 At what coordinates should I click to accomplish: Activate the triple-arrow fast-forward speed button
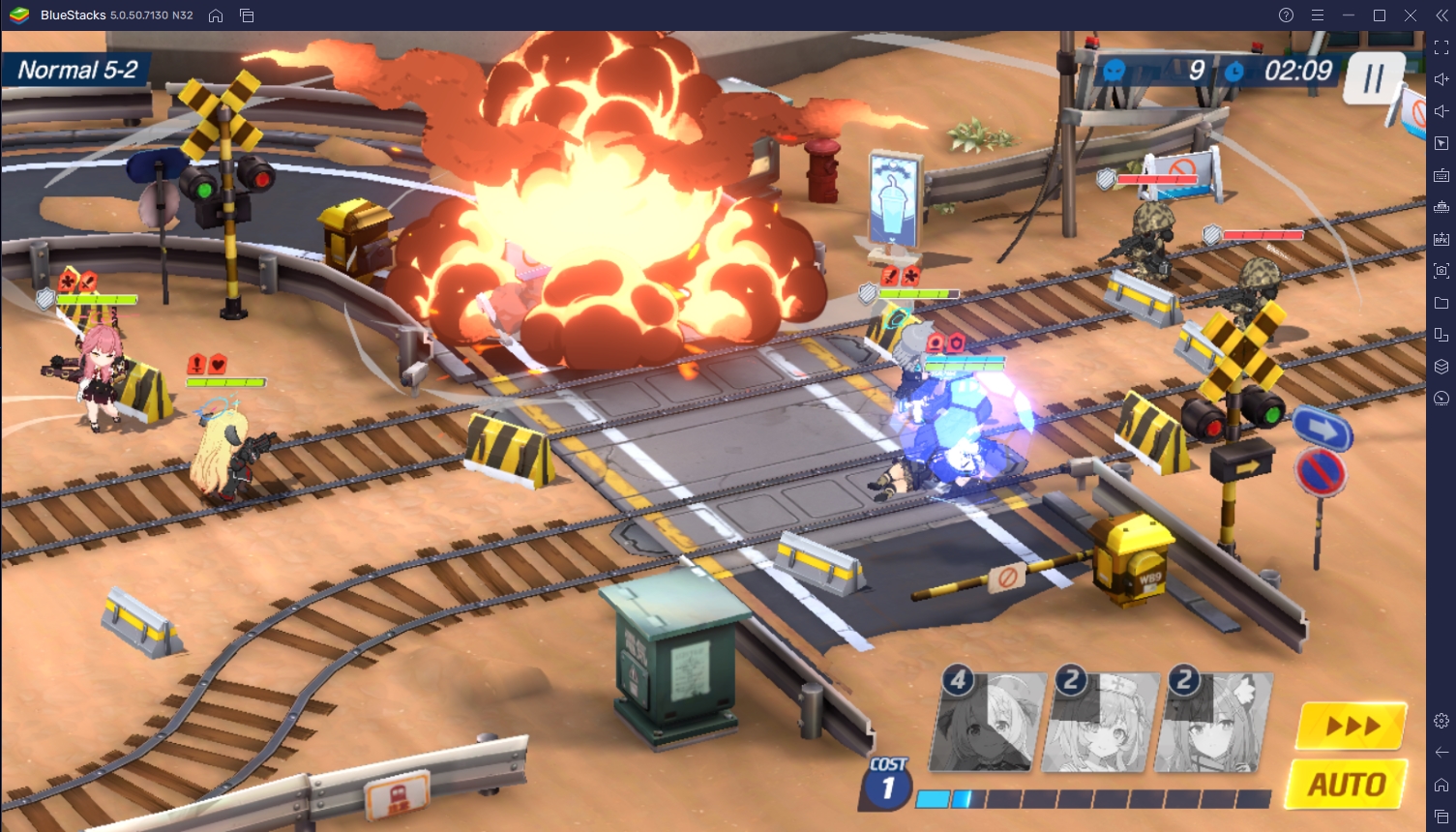point(1352,726)
